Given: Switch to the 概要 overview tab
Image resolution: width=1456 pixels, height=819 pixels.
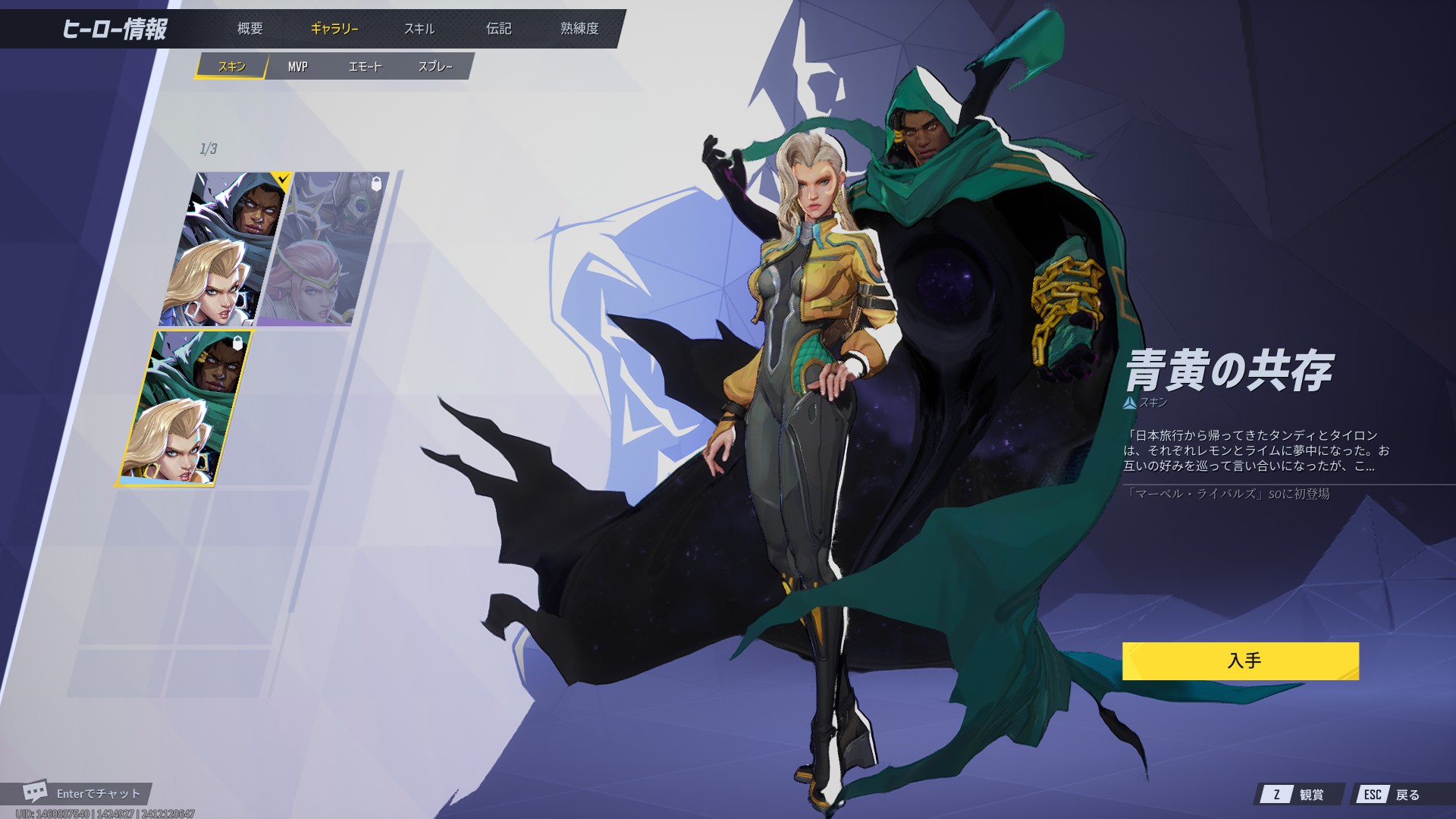Looking at the screenshot, I should (x=249, y=29).
